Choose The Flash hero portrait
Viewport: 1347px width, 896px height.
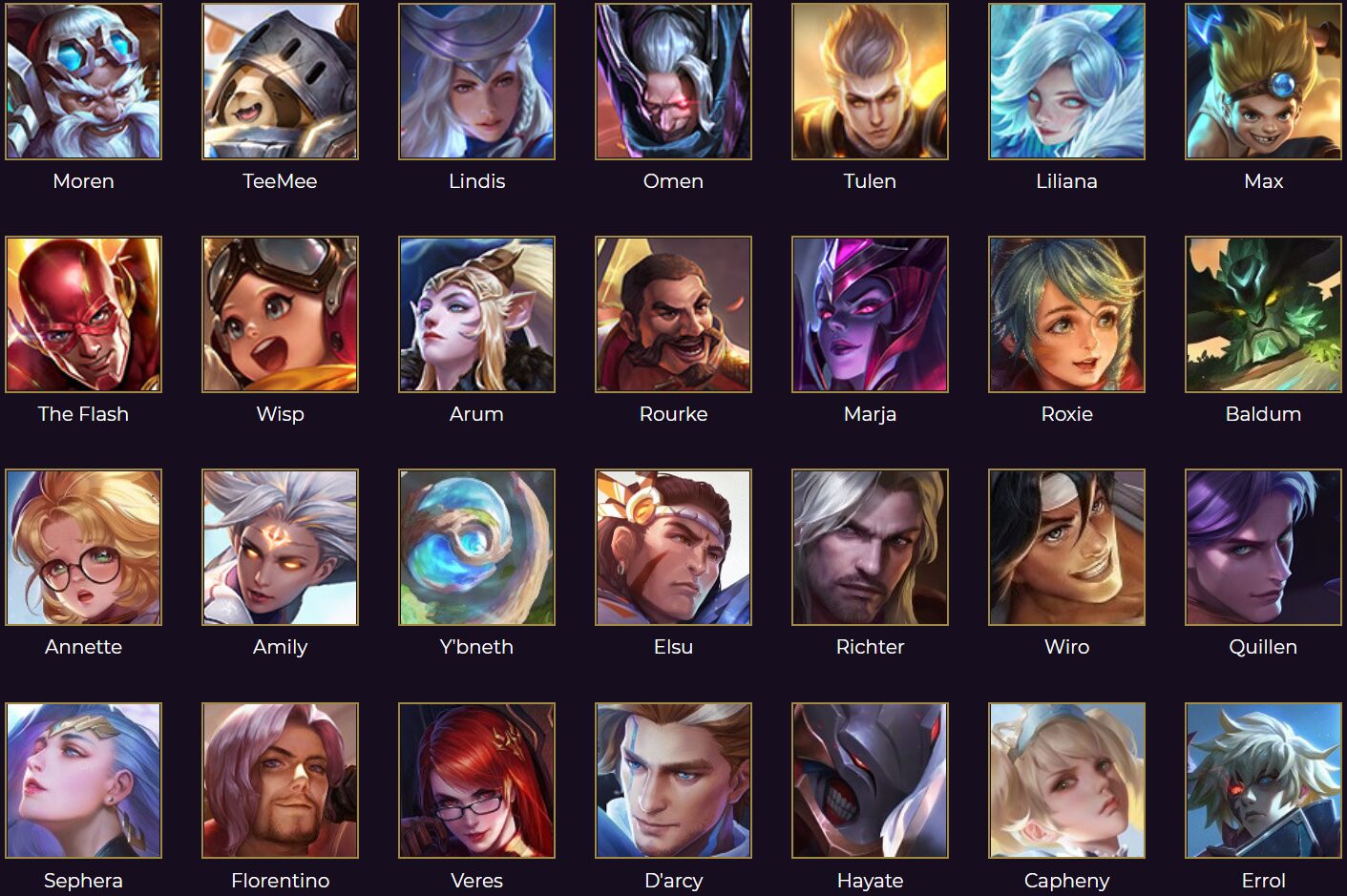[x=84, y=314]
